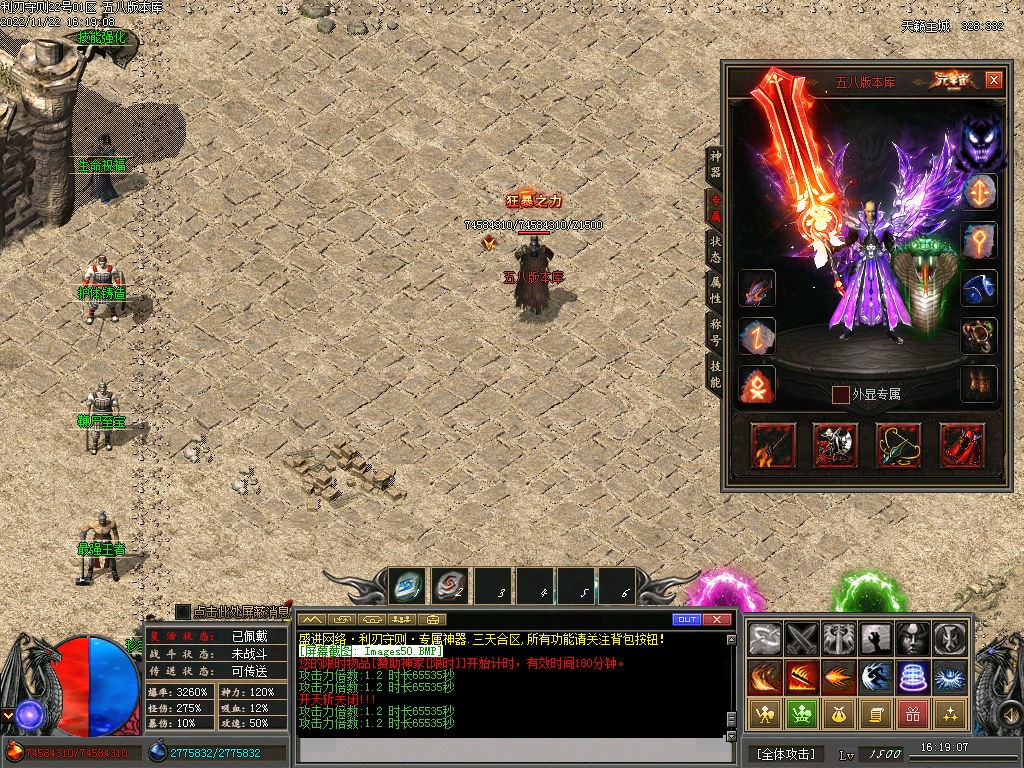Toggle the 点击此处屏蔽消息 checkbox
The height and width of the screenshot is (768, 1024).
point(183,611)
